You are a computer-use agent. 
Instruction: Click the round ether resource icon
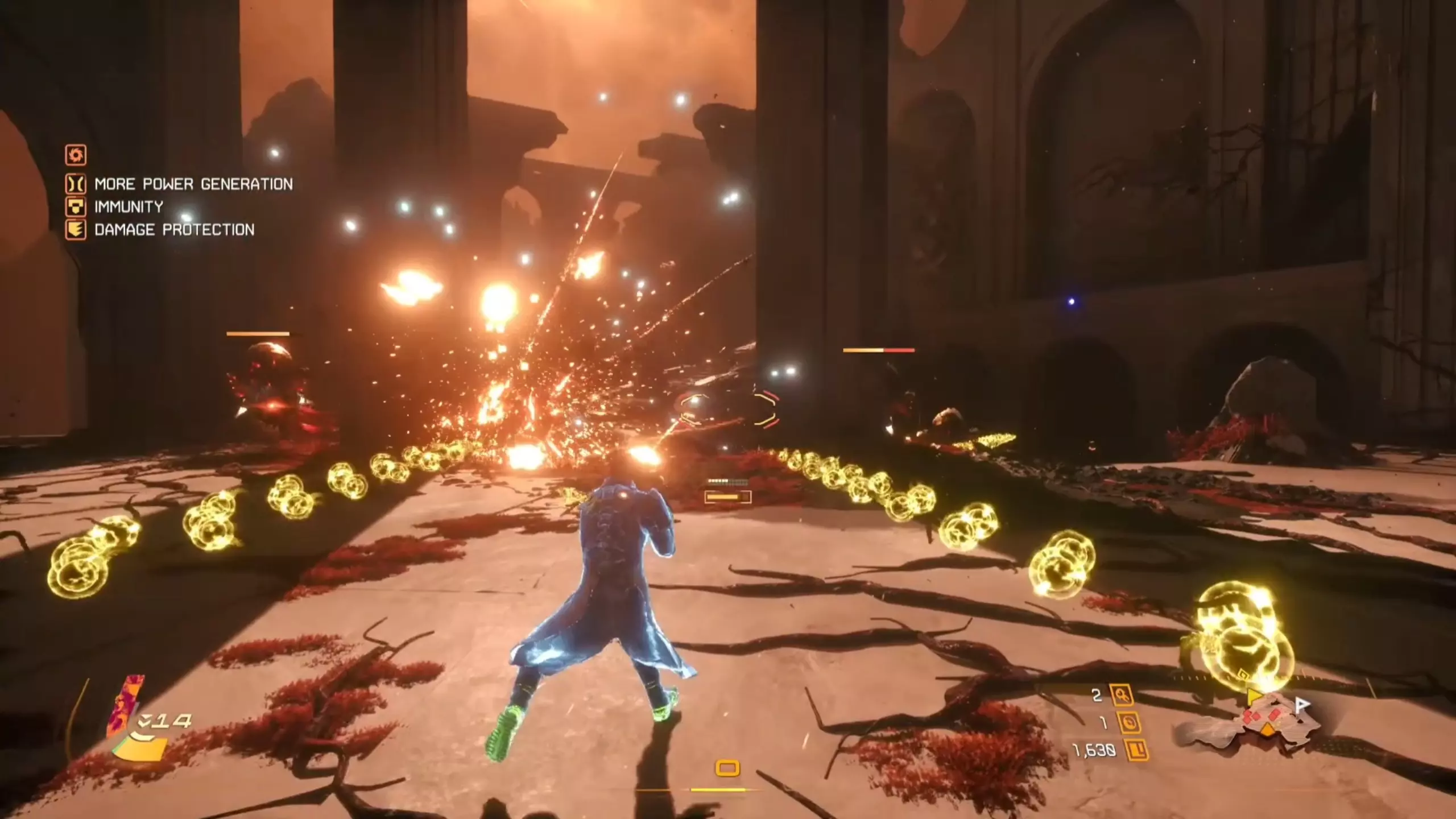point(1130,723)
